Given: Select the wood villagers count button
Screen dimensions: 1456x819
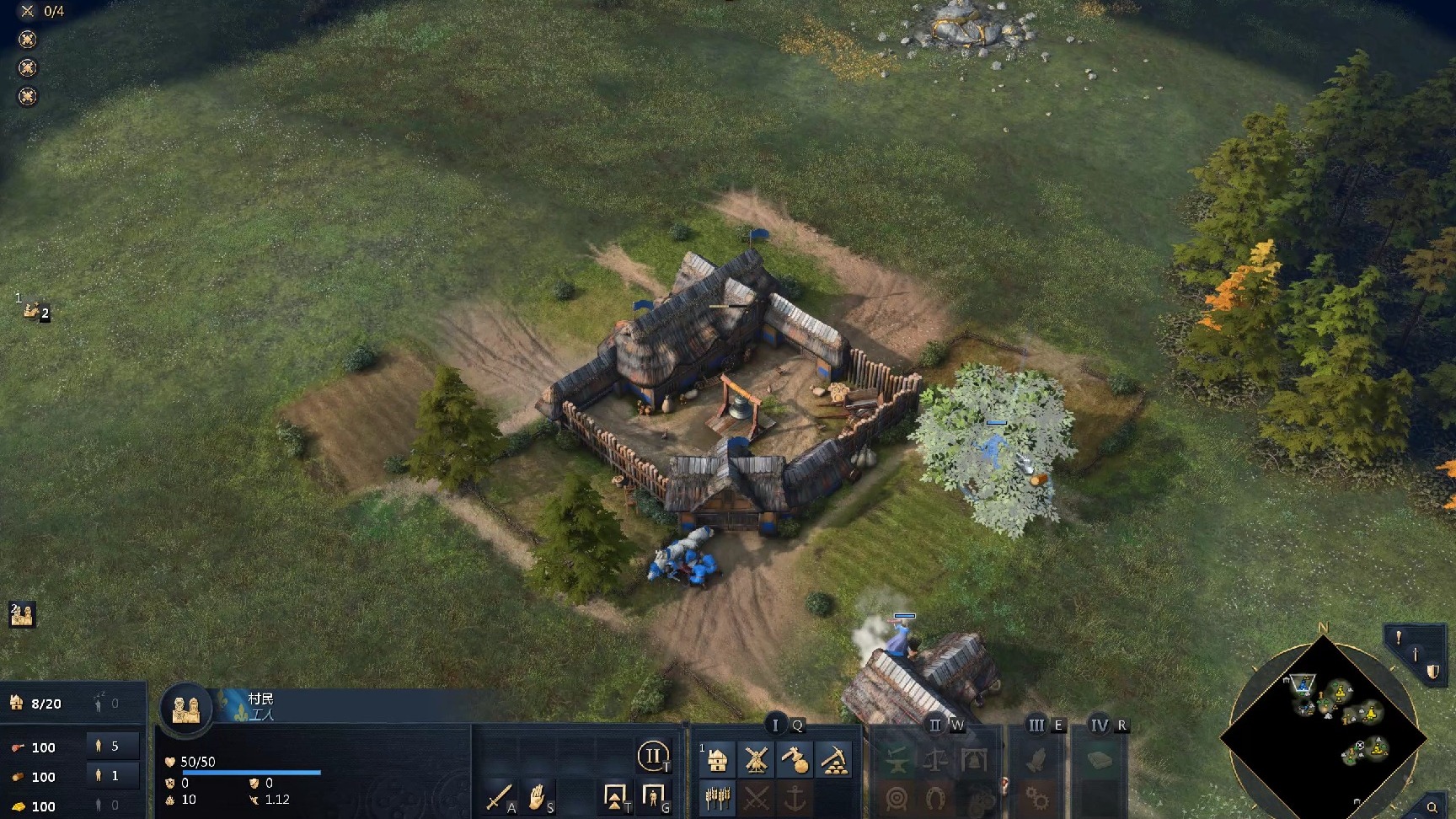Looking at the screenshot, I should [x=113, y=776].
